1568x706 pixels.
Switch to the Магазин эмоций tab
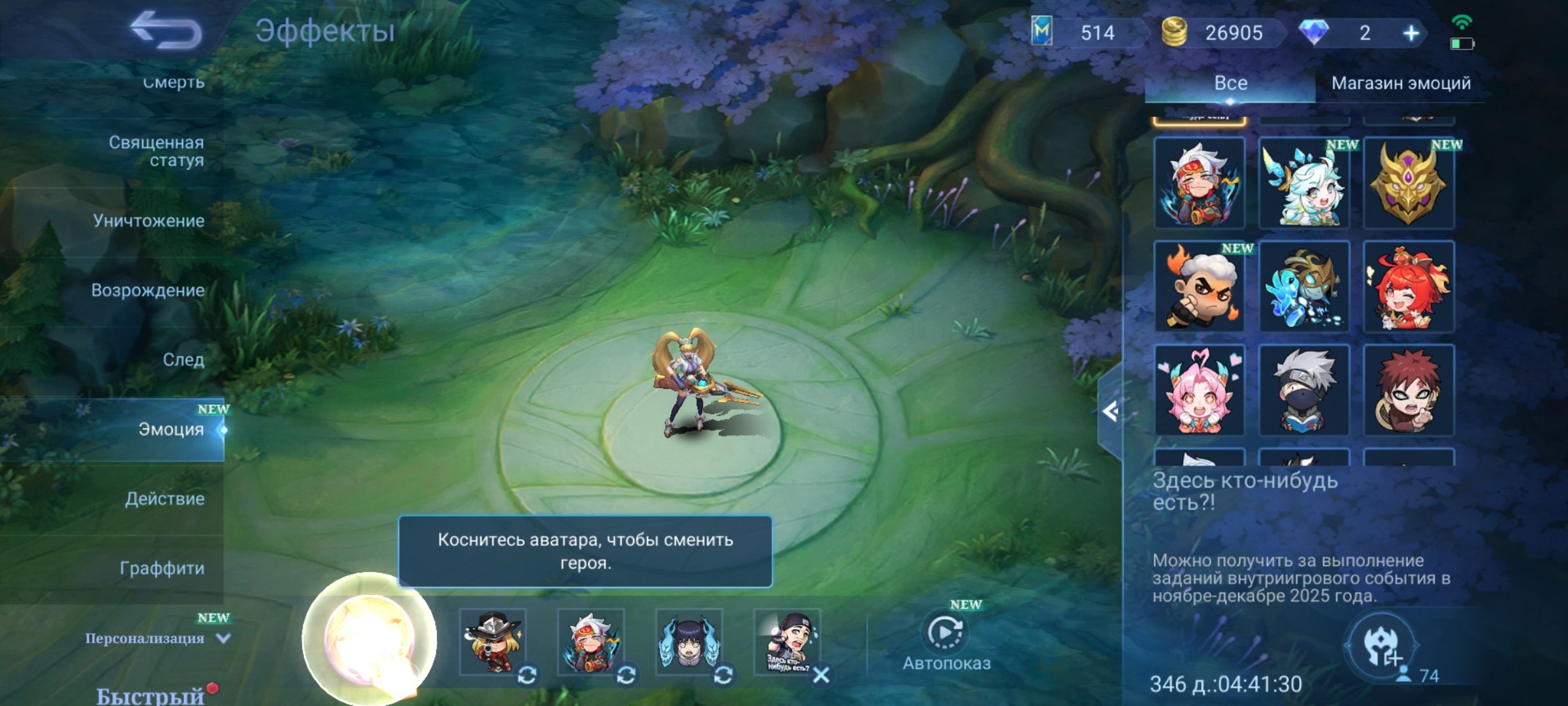pyautogui.click(x=1403, y=83)
